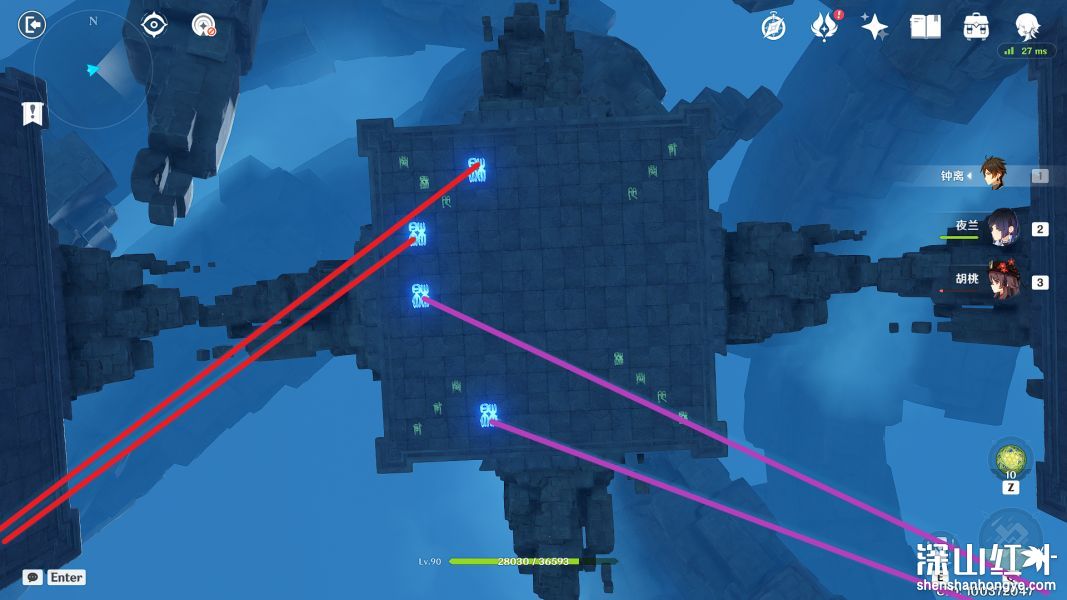The image size is (1067, 600).
Task: Open the Adventurer Handbook book icon
Action: tap(925, 27)
